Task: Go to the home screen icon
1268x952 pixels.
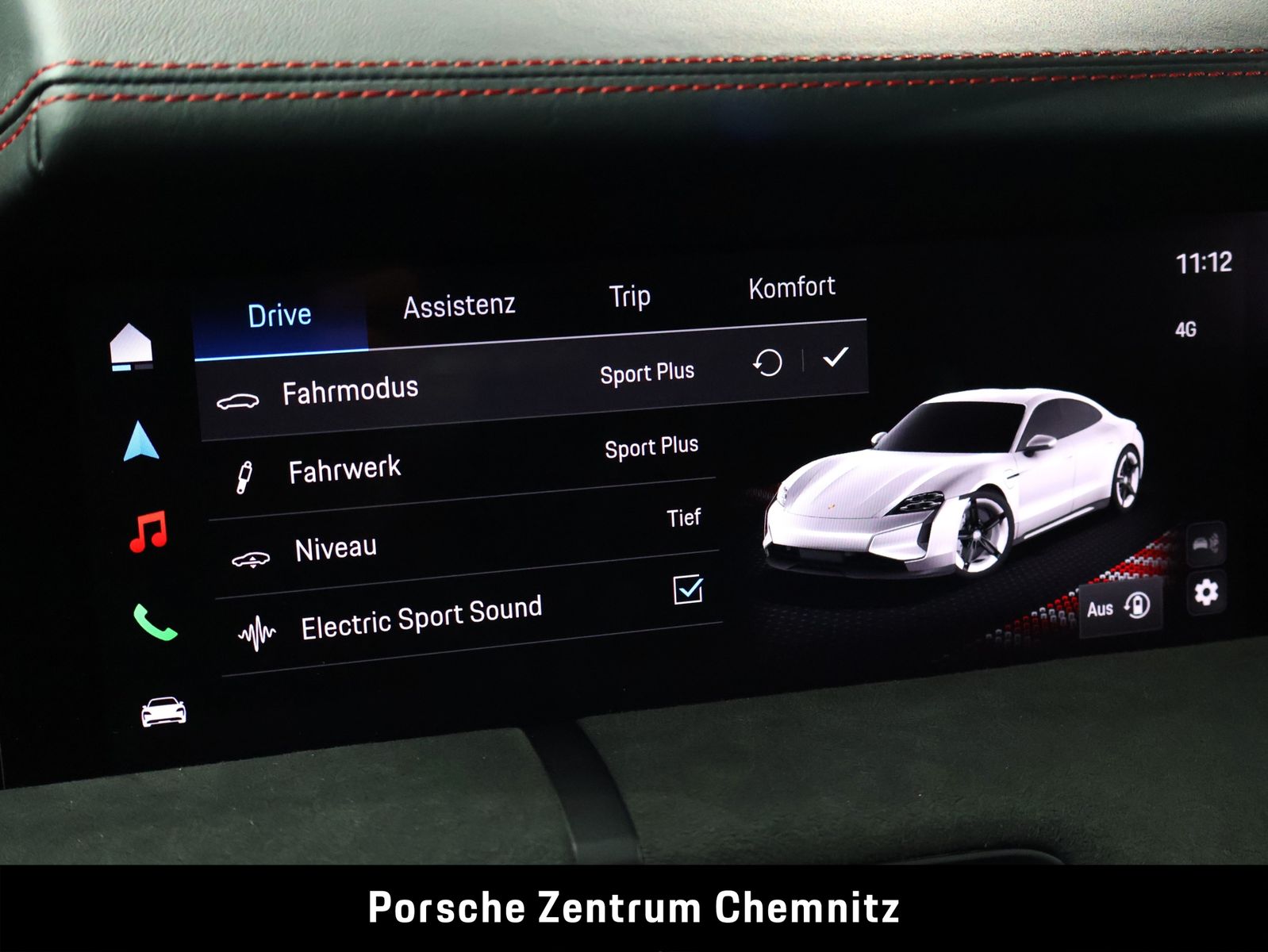Action: coord(131,347)
